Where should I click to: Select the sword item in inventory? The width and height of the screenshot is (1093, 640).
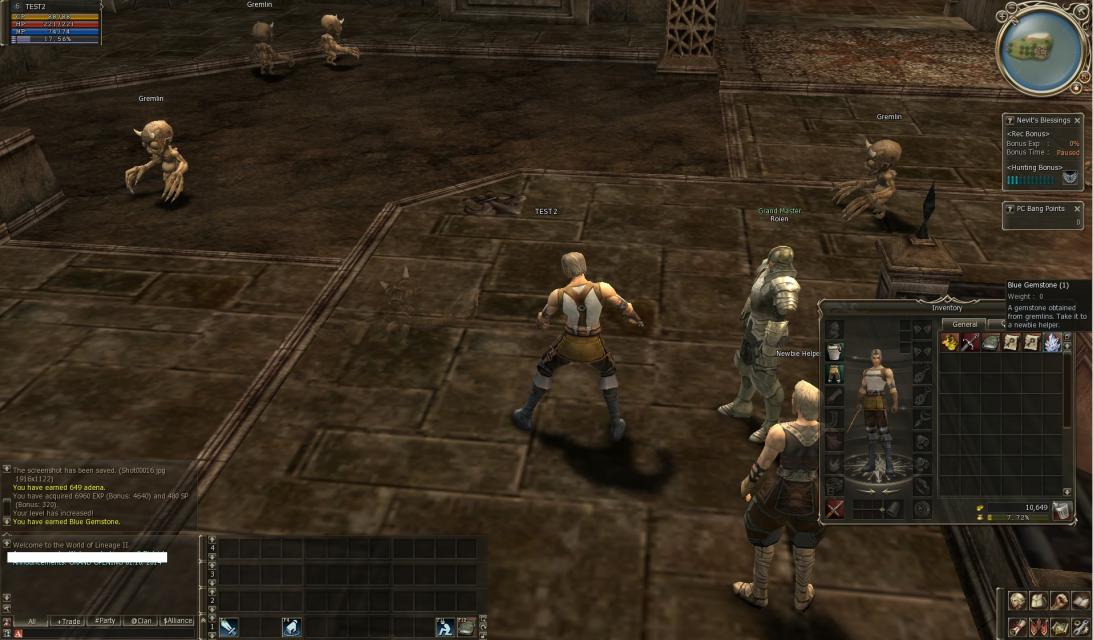(x=969, y=343)
